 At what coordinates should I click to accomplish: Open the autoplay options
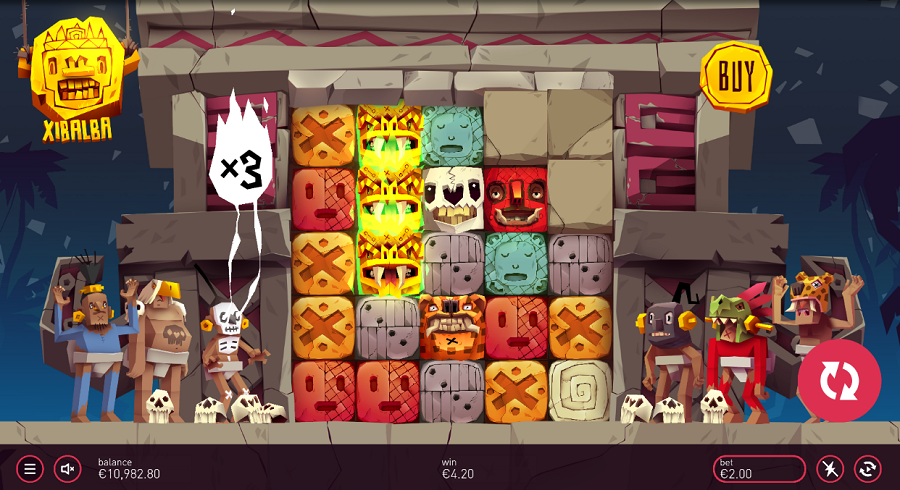(x=867, y=468)
